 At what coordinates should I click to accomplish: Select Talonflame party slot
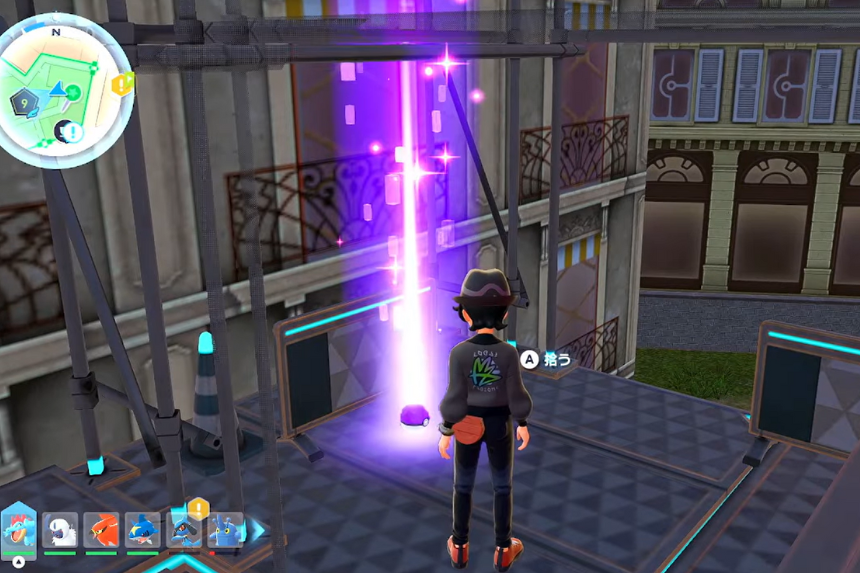101,529
